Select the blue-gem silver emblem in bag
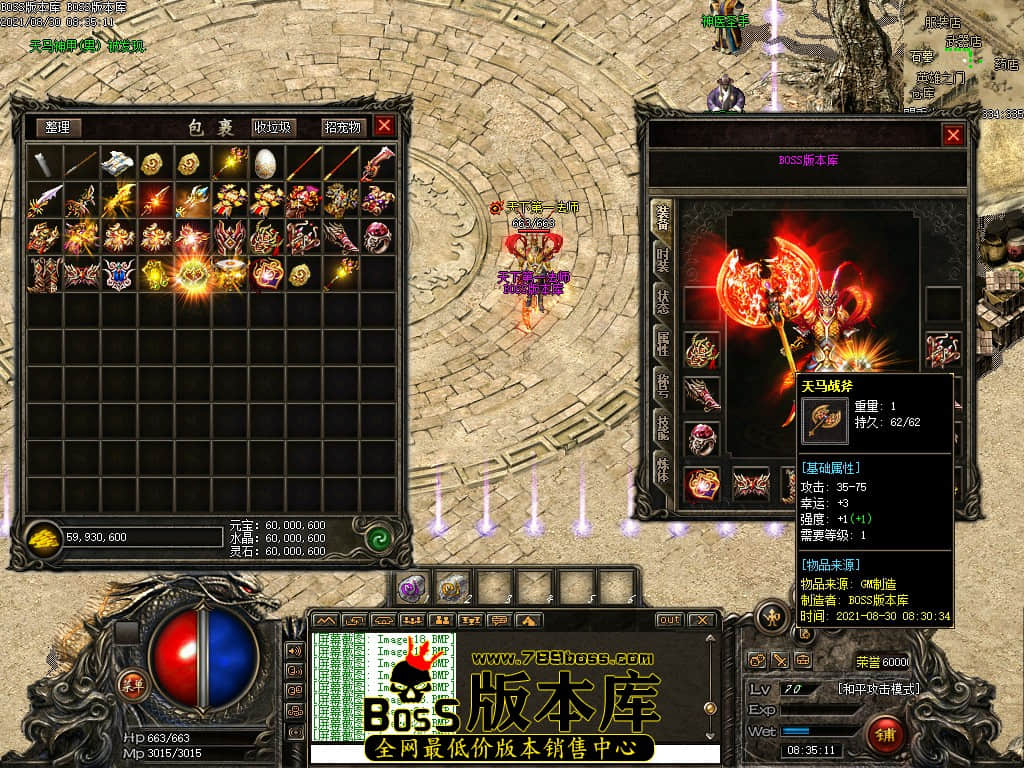 pyautogui.click(x=118, y=274)
